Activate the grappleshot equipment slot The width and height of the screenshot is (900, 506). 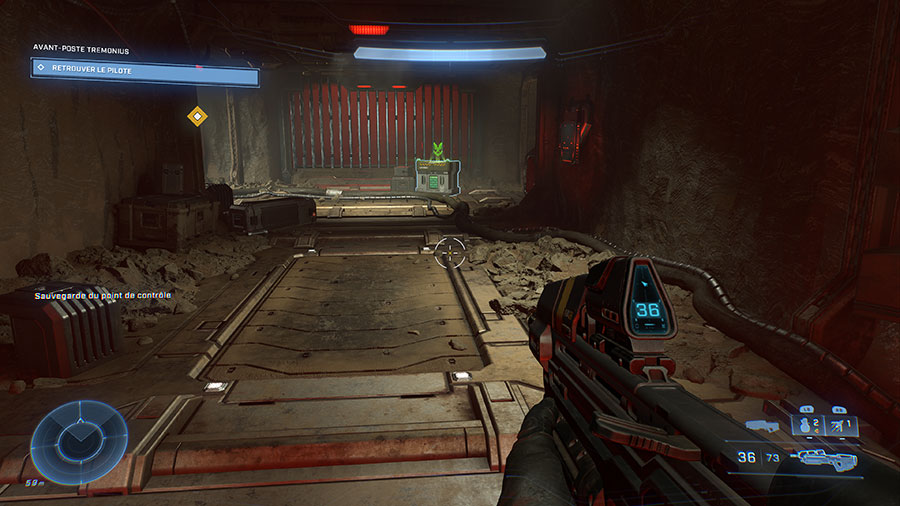click(841, 426)
